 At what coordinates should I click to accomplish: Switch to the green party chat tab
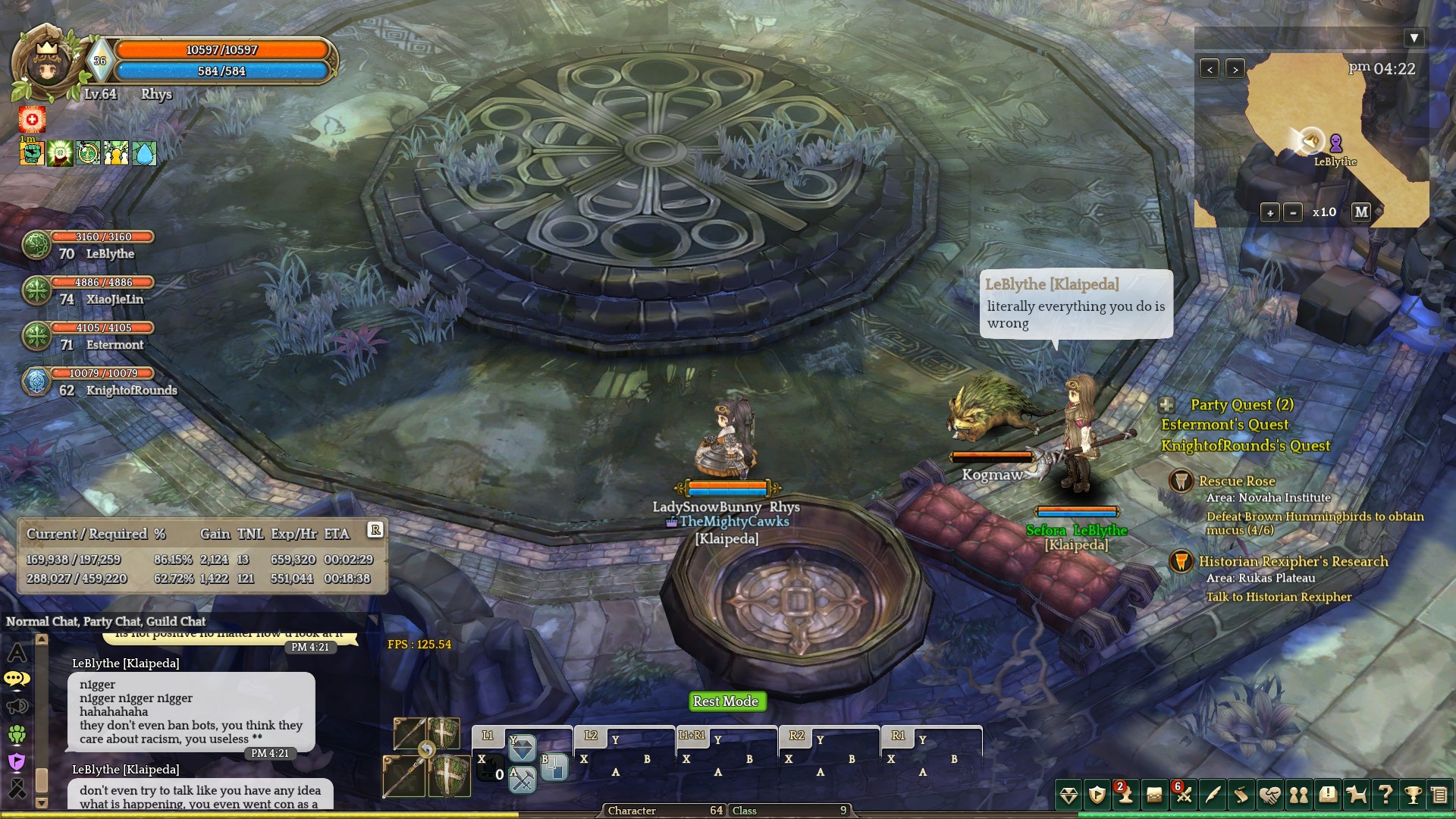[17, 734]
